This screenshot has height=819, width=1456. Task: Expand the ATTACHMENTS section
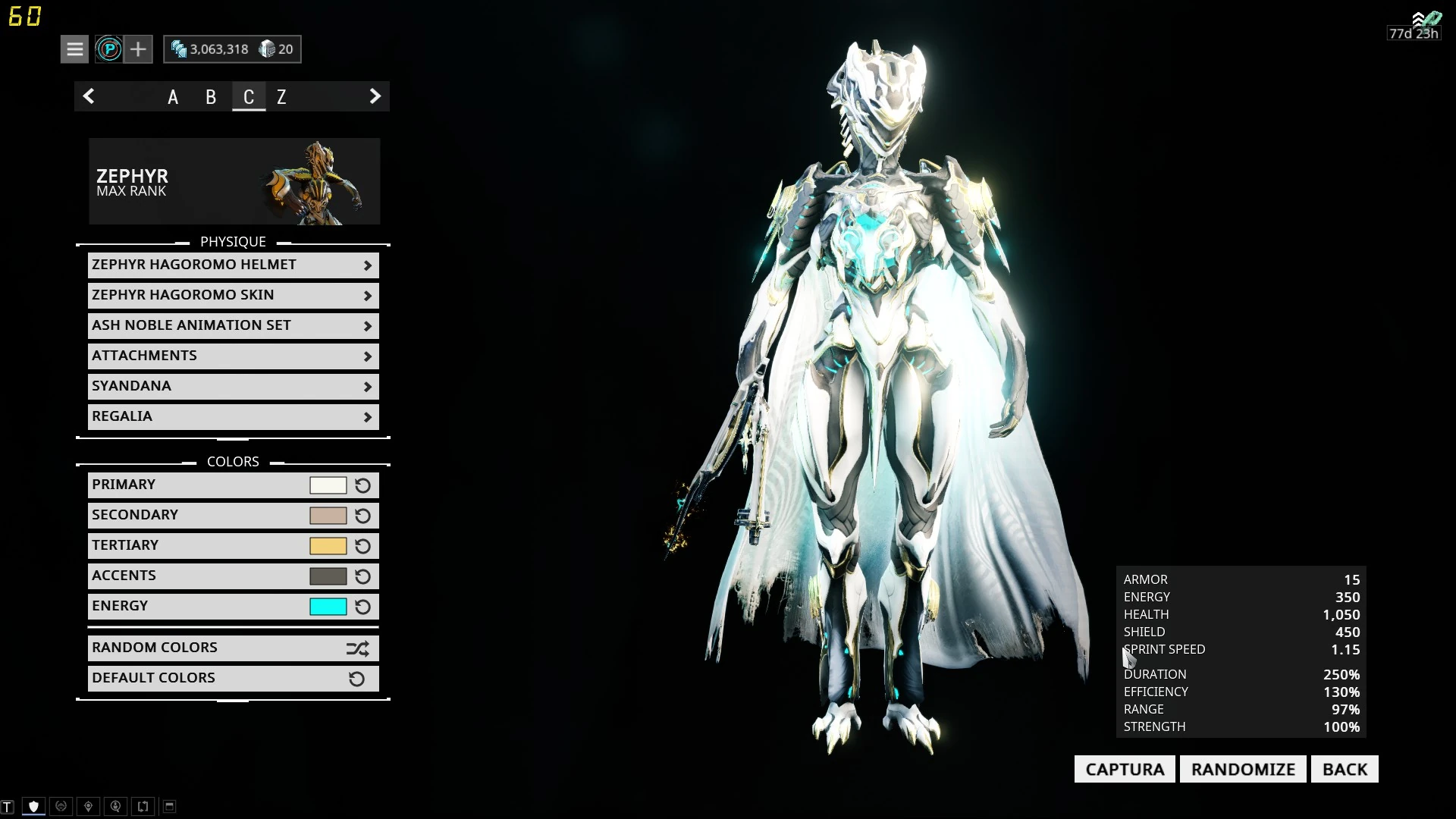pyautogui.click(x=233, y=355)
